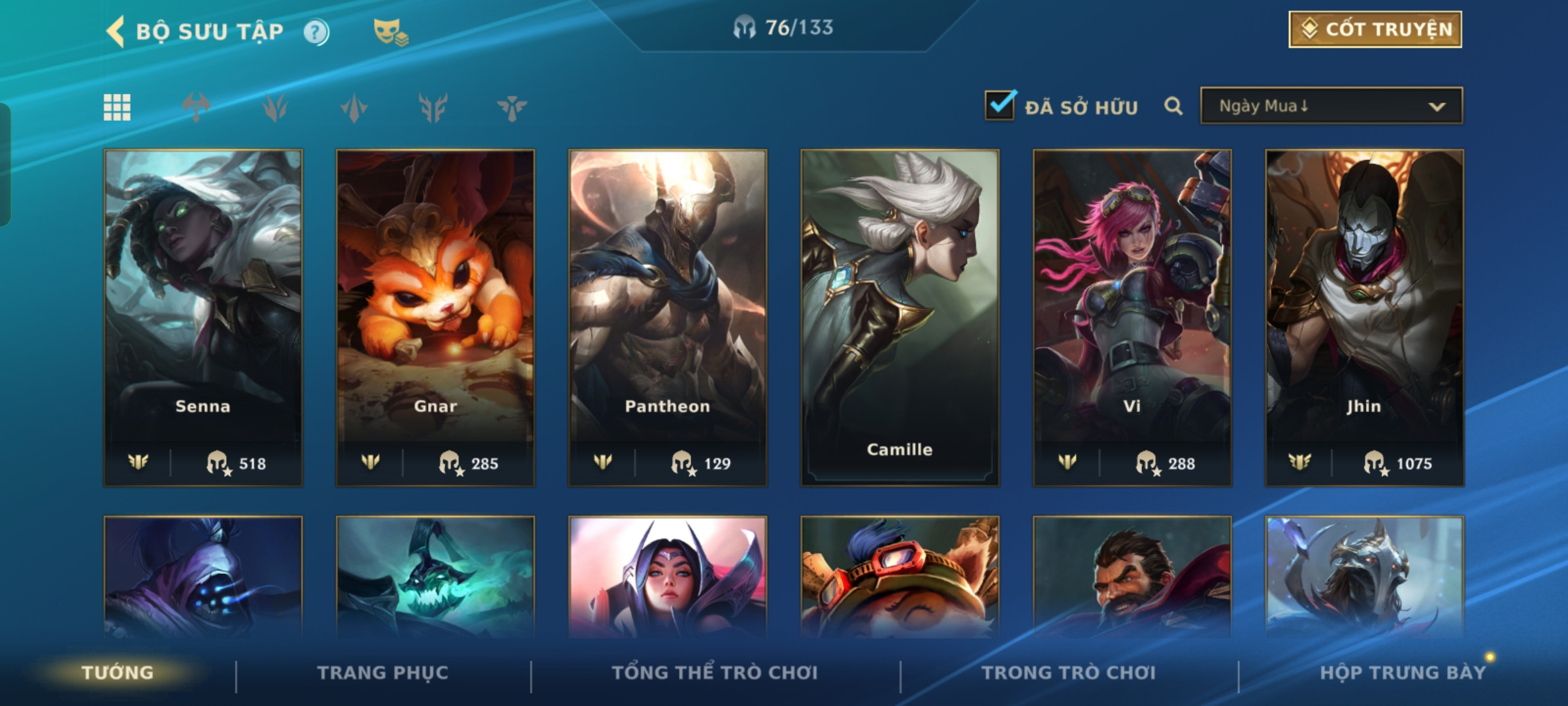
Task: Switch to the Trang Phục tab
Action: (383, 673)
